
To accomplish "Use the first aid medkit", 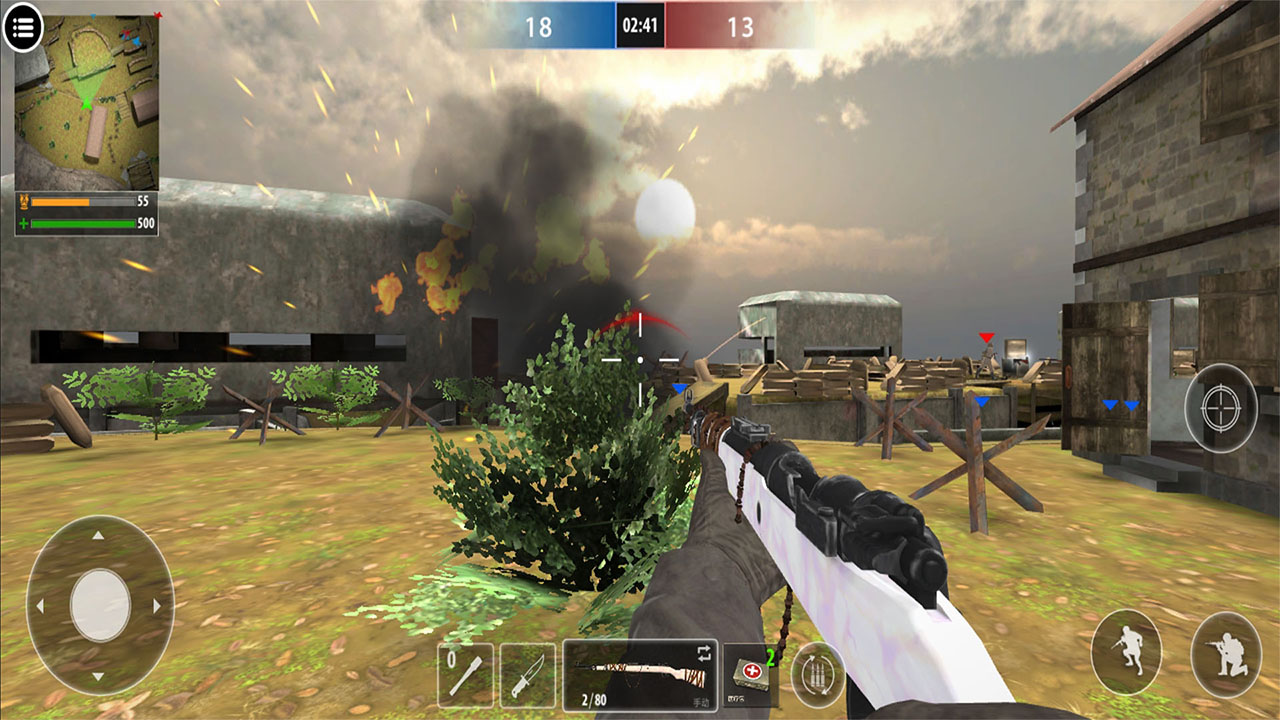I will pos(750,673).
